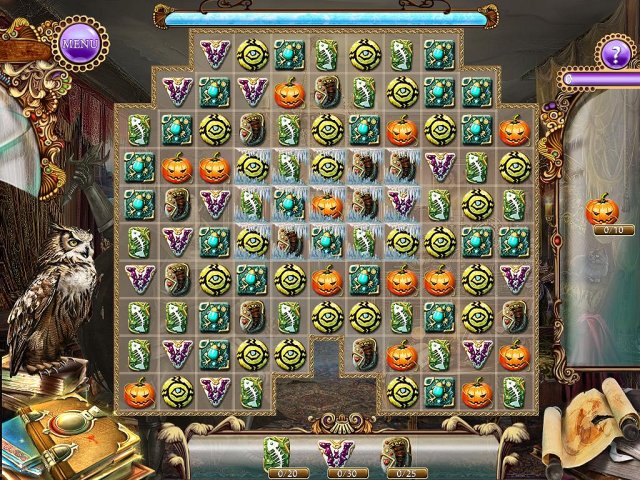This screenshot has width=640, height=480.
Task: Select the ice-covered pumpkin tile
Action: click(x=327, y=204)
